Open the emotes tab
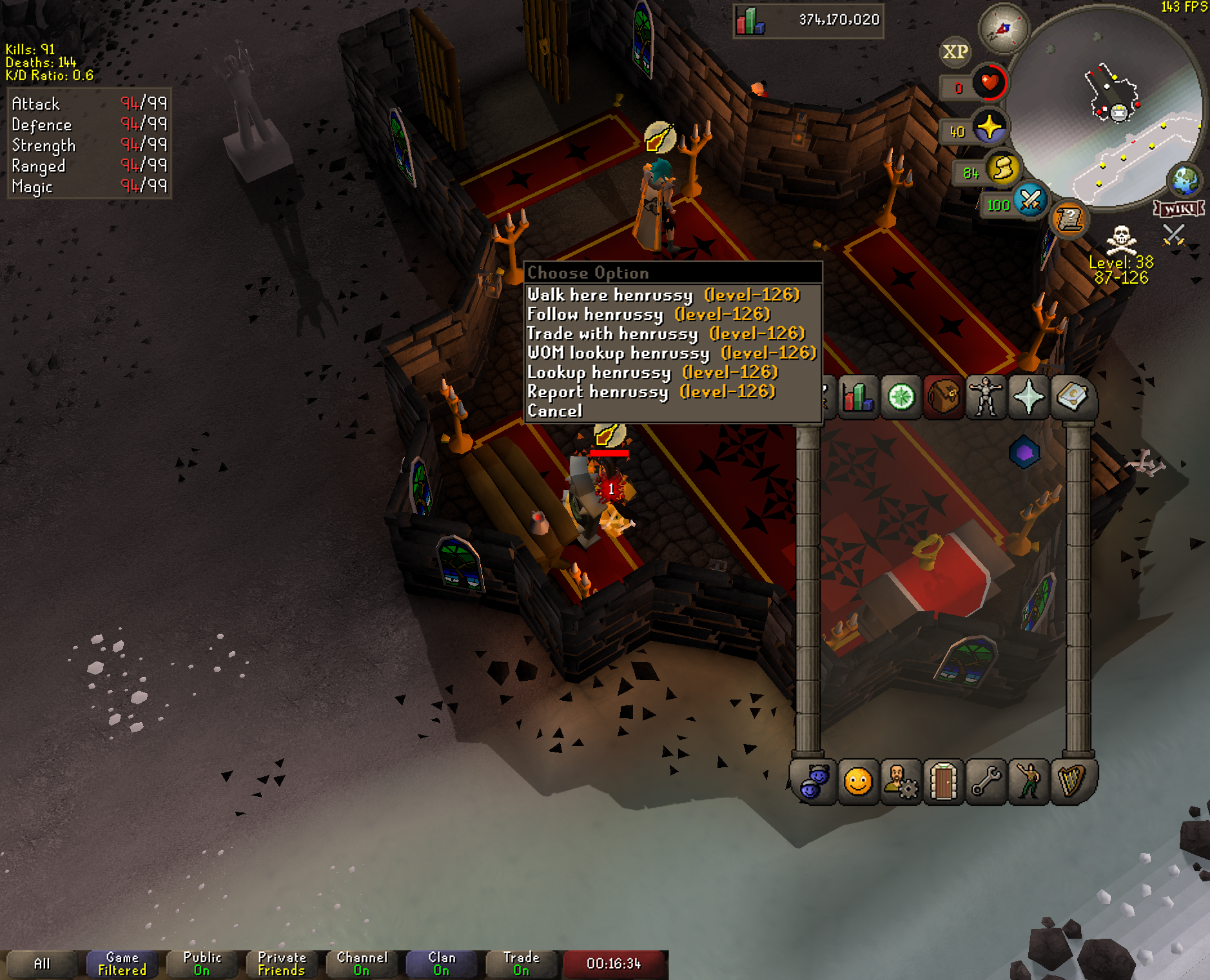 1029,782
